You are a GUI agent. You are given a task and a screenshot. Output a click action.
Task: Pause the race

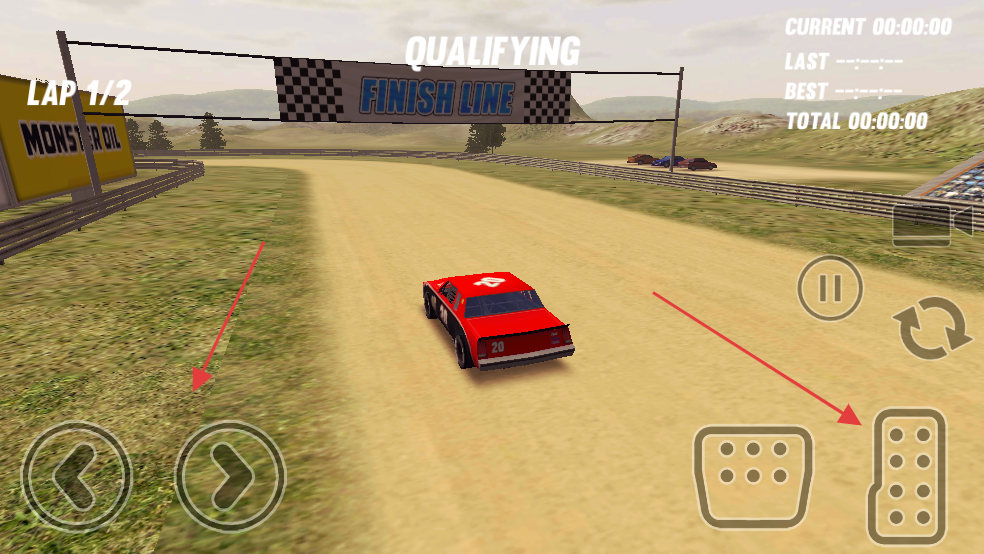click(x=829, y=289)
